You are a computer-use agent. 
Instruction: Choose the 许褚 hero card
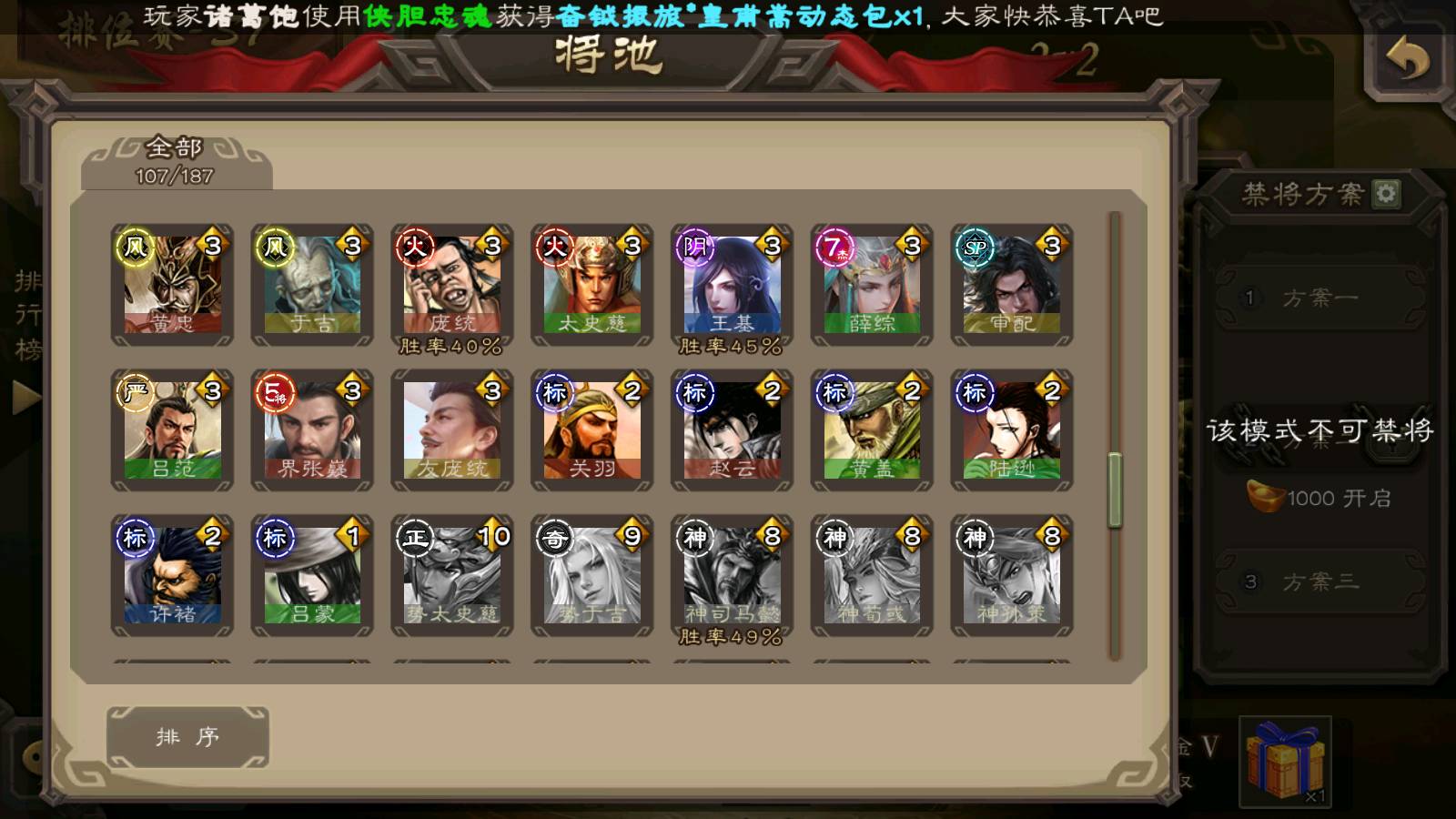172,575
